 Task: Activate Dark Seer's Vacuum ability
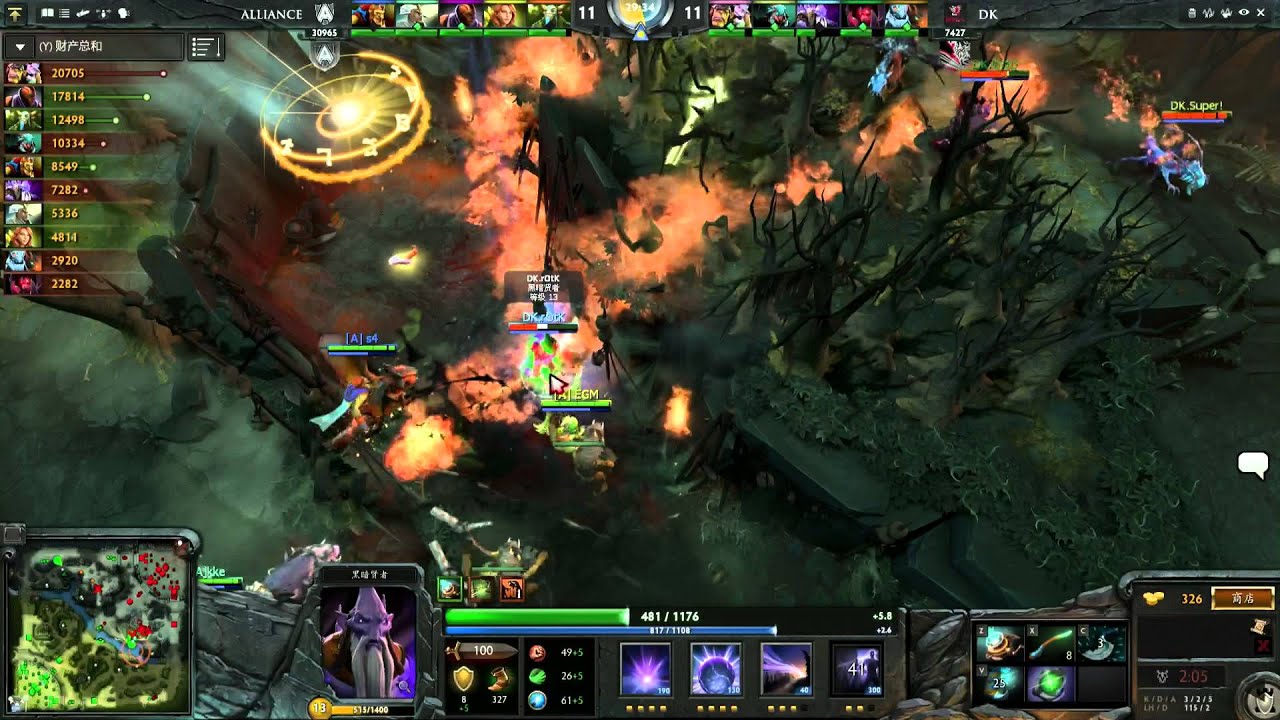click(645, 668)
